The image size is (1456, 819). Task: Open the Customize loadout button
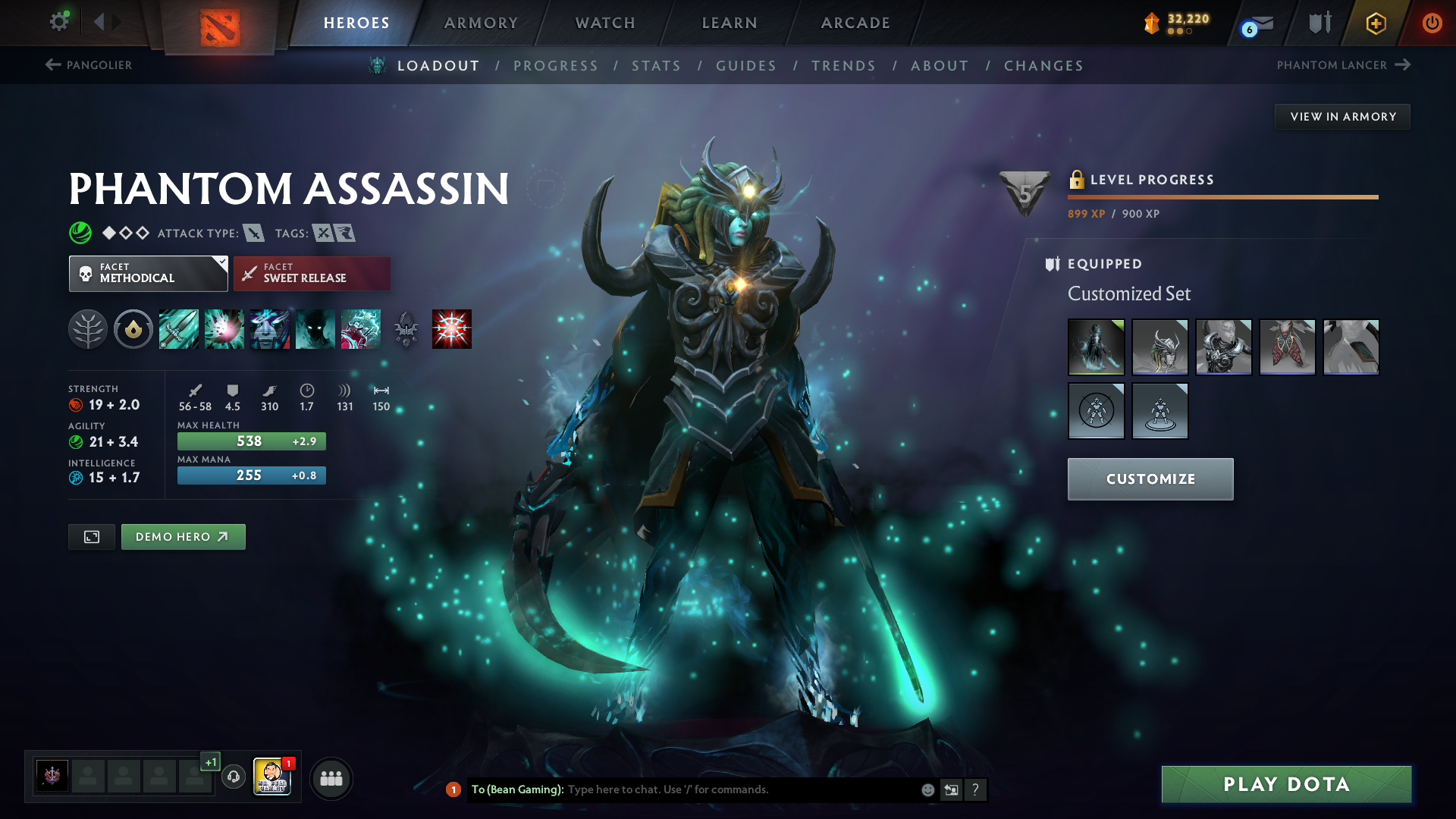[x=1150, y=479]
